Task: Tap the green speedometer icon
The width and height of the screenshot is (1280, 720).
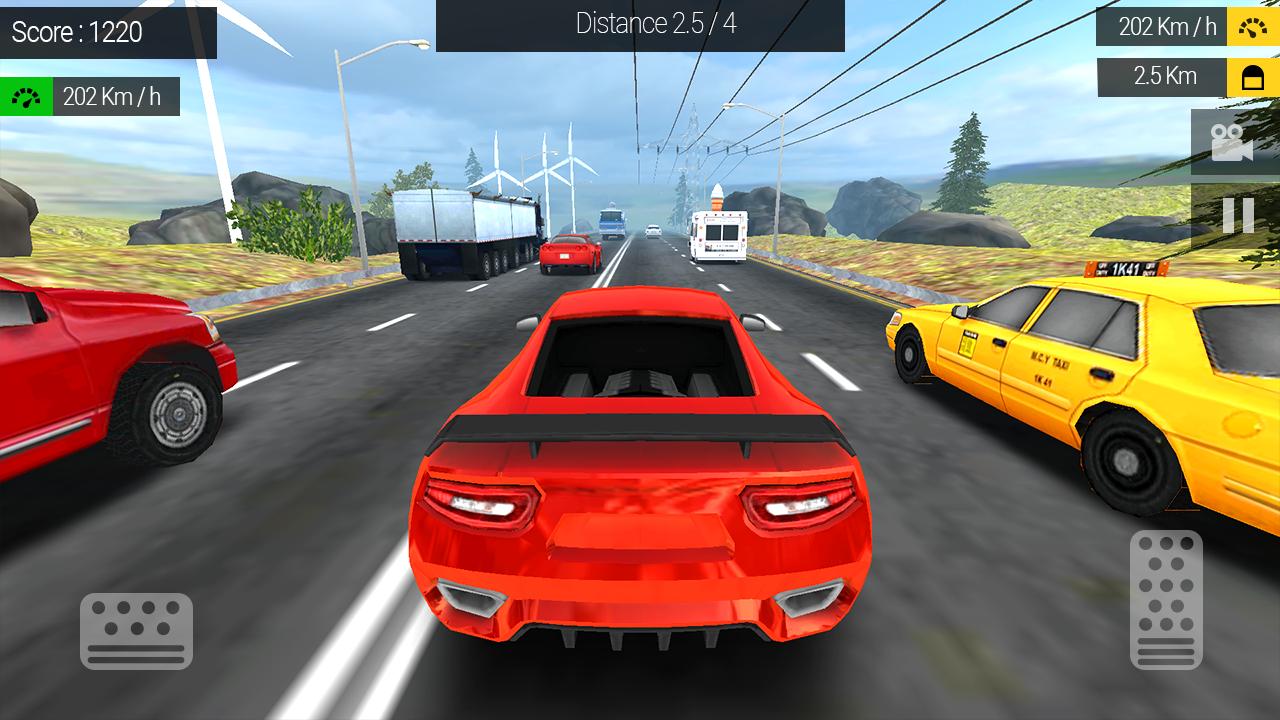Action: [x=26, y=96]
